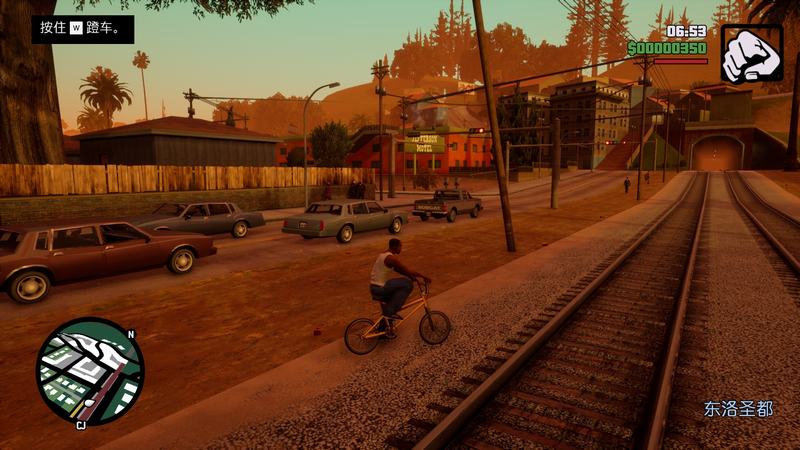Open the circular radar minimap

[90, 371]
